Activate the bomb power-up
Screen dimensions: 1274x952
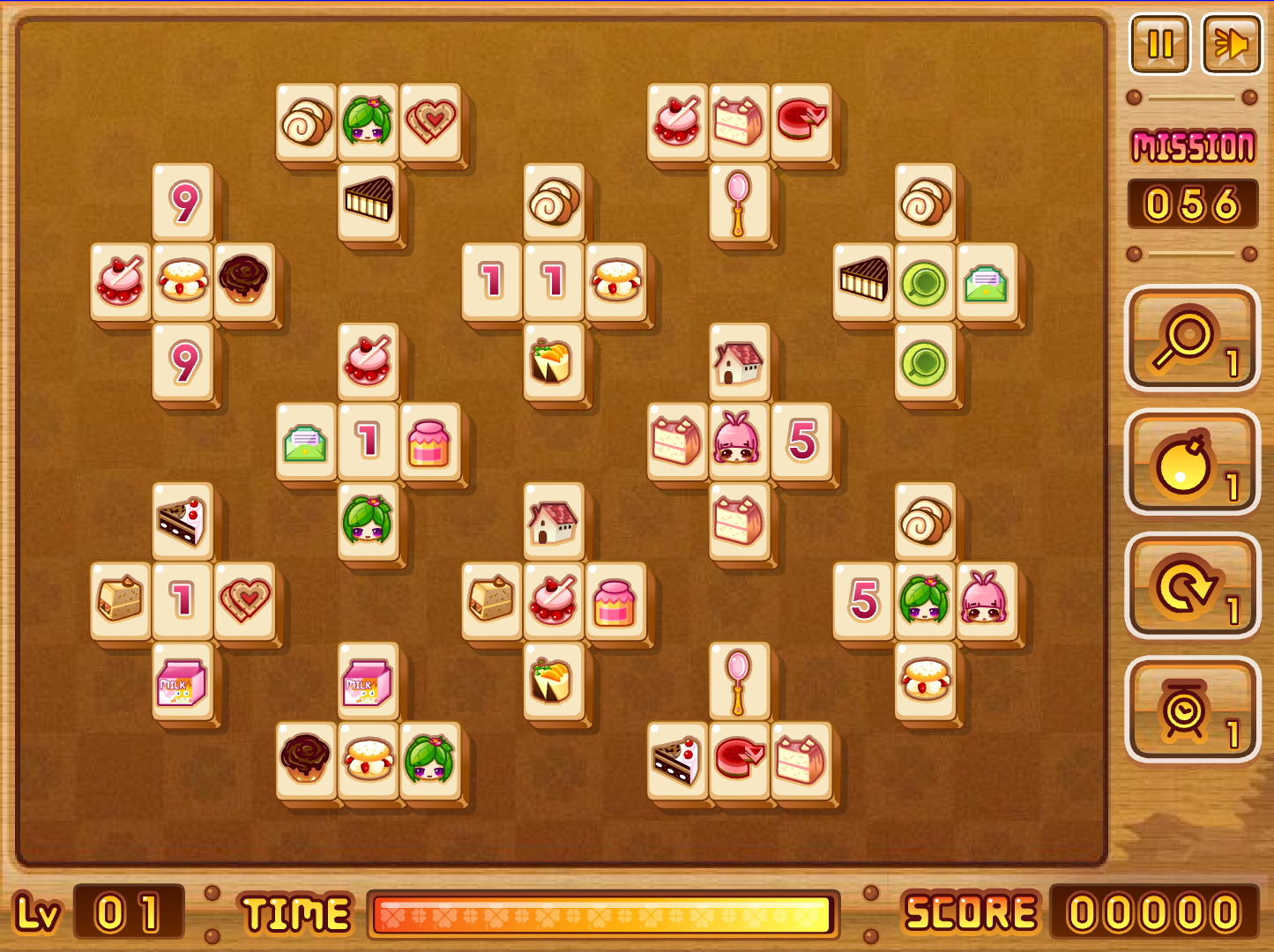click(x=1192, y=463)
